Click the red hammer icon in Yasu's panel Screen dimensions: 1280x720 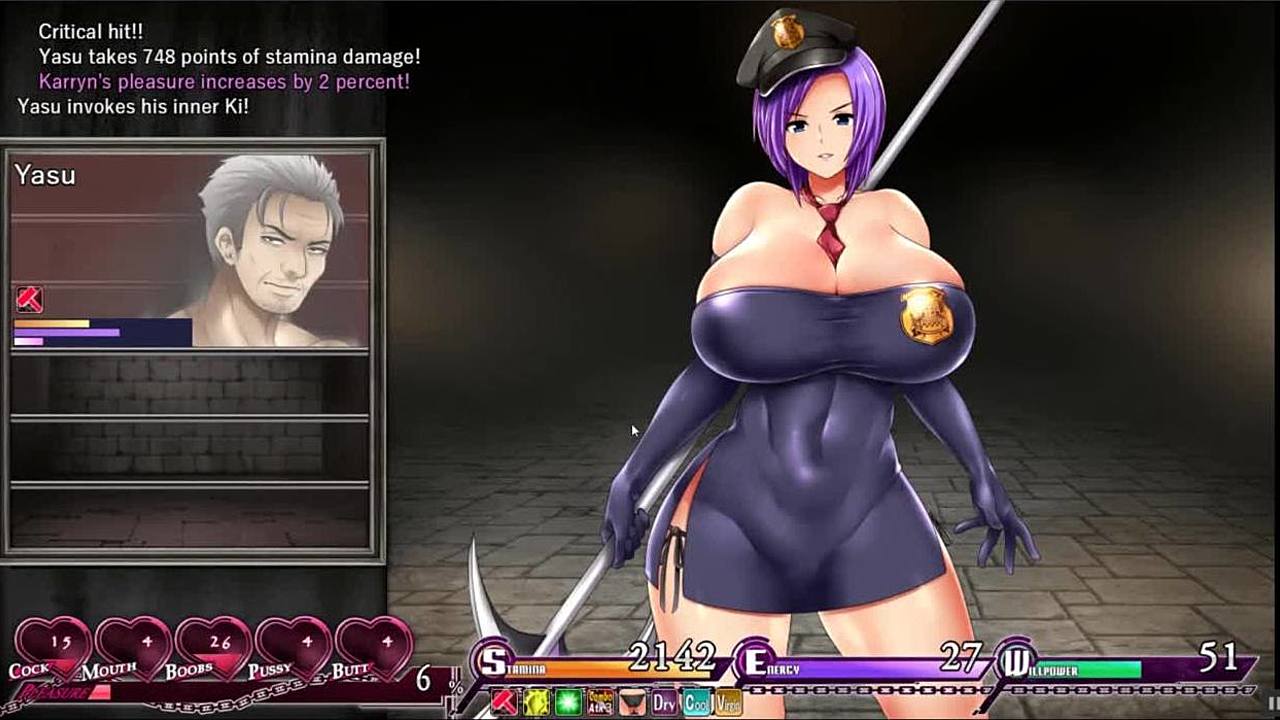29,299
